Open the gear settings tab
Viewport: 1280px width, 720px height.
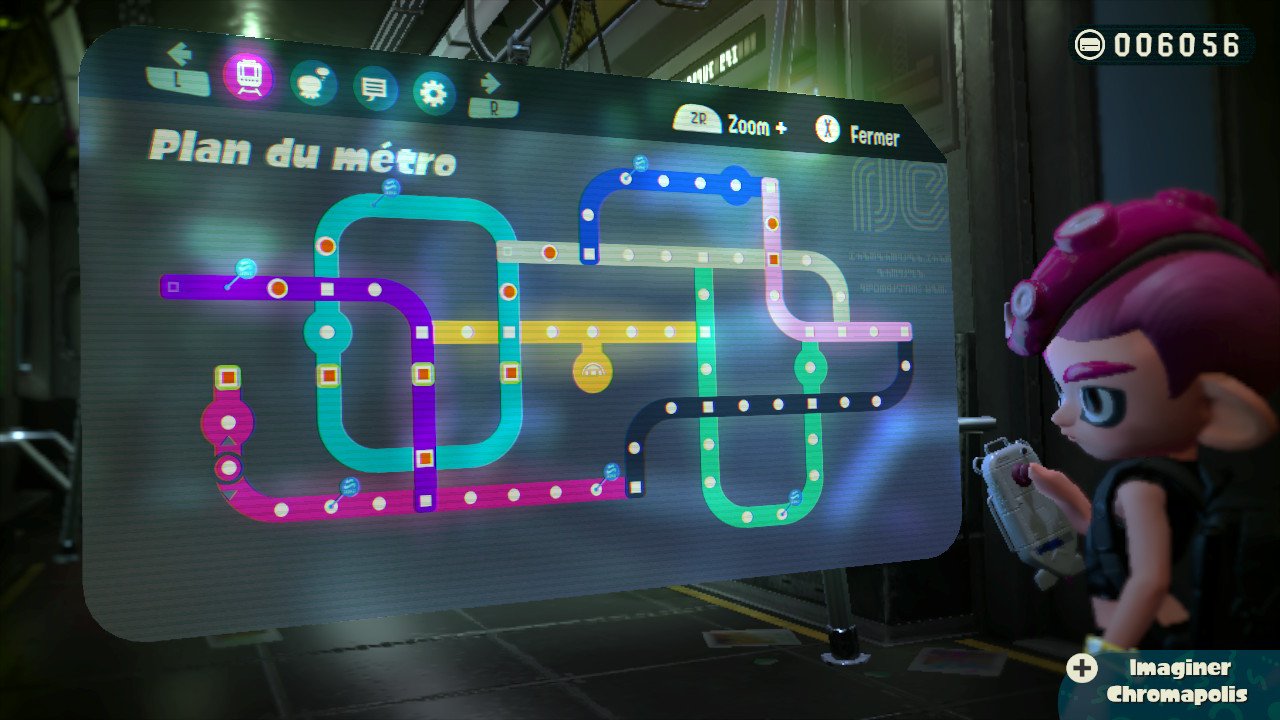(434, 94)
